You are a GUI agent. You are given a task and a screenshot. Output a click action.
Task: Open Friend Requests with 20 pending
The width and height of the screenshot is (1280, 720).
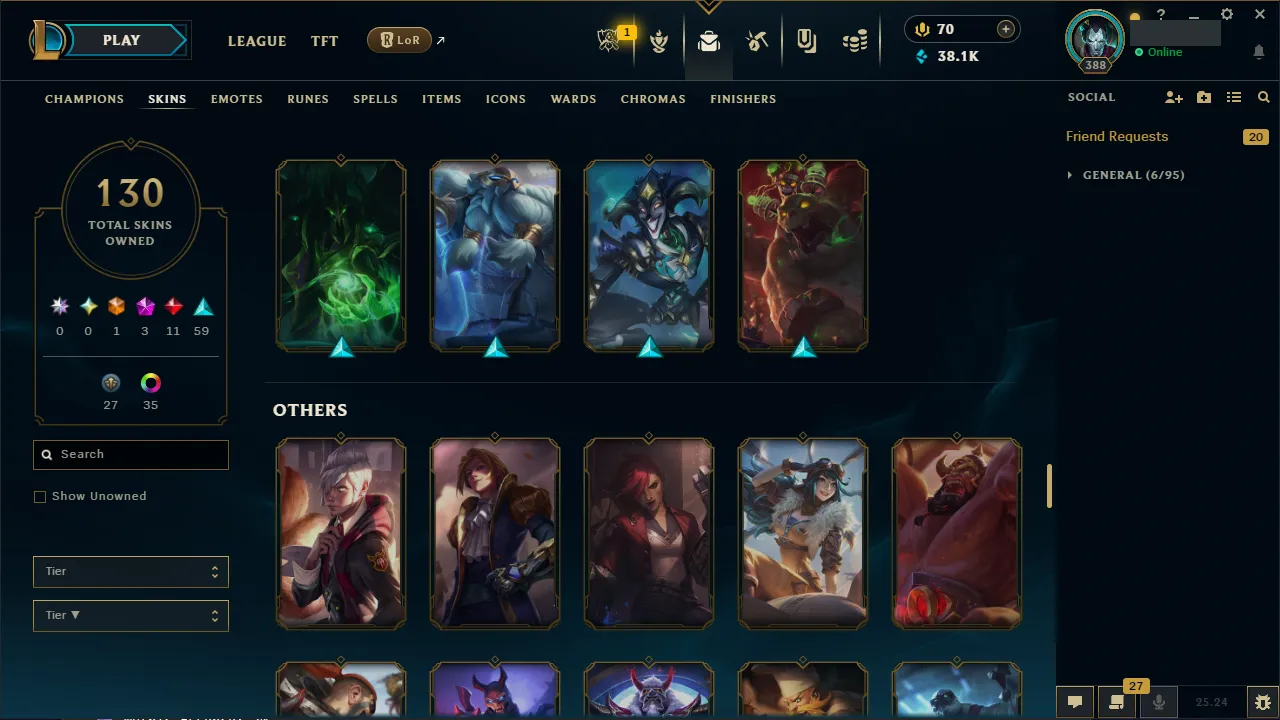(x=1117, y=136)
